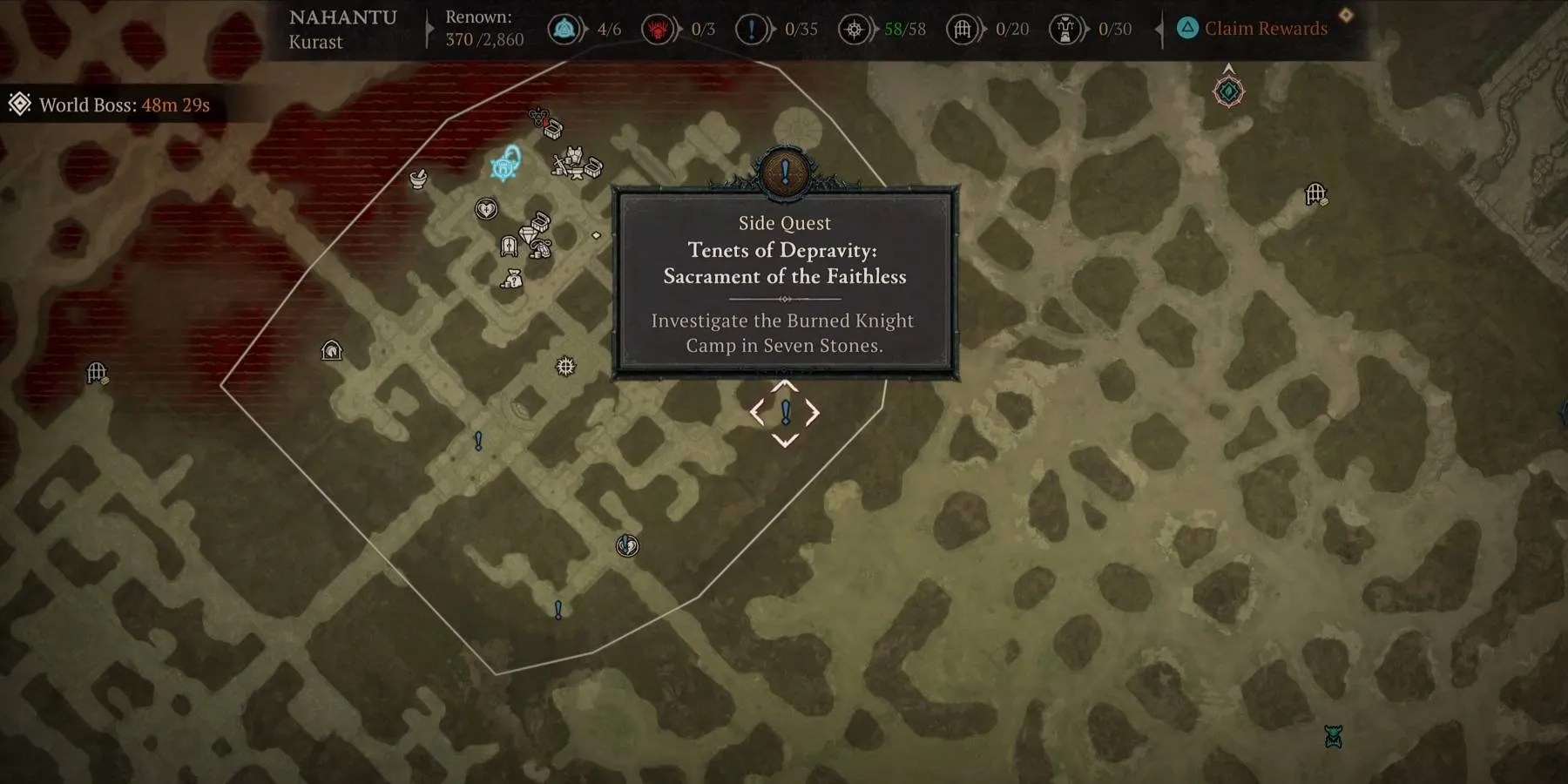This screenshot has height=784, width=1568.
Task: Pick the money bag with question mark marker
Action: point(512,279)
